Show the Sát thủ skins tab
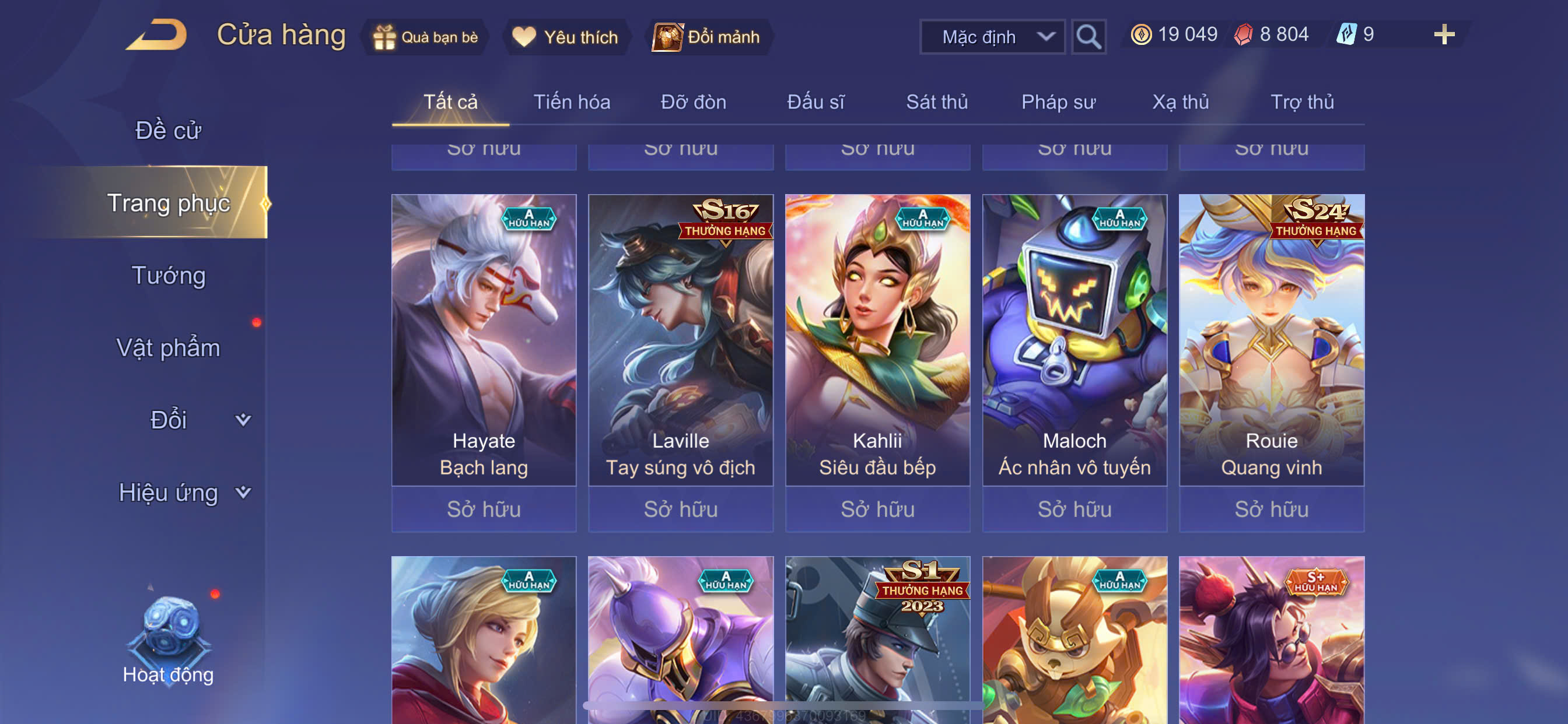 coord(937,102)
